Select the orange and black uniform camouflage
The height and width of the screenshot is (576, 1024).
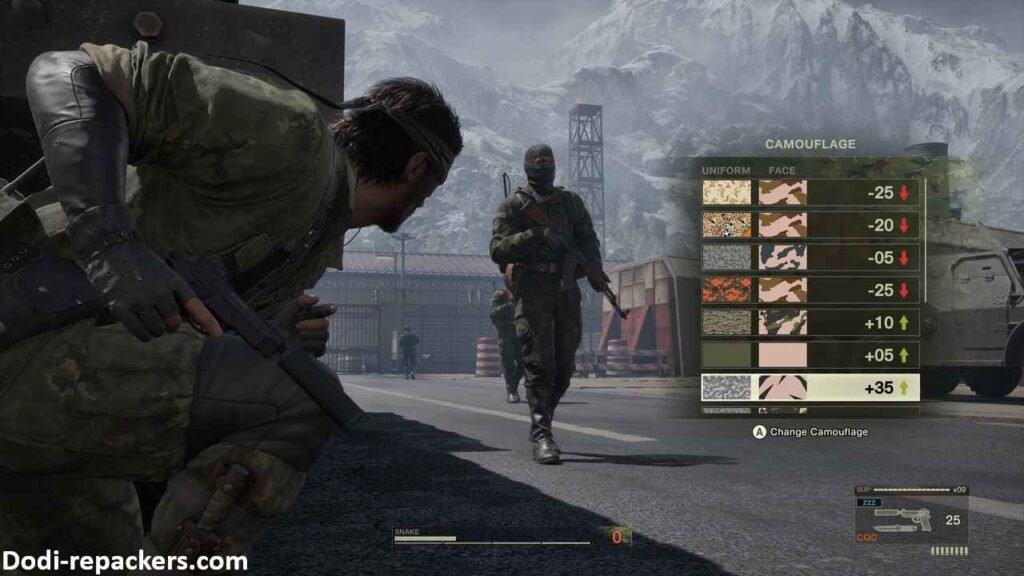click(810, 290)
